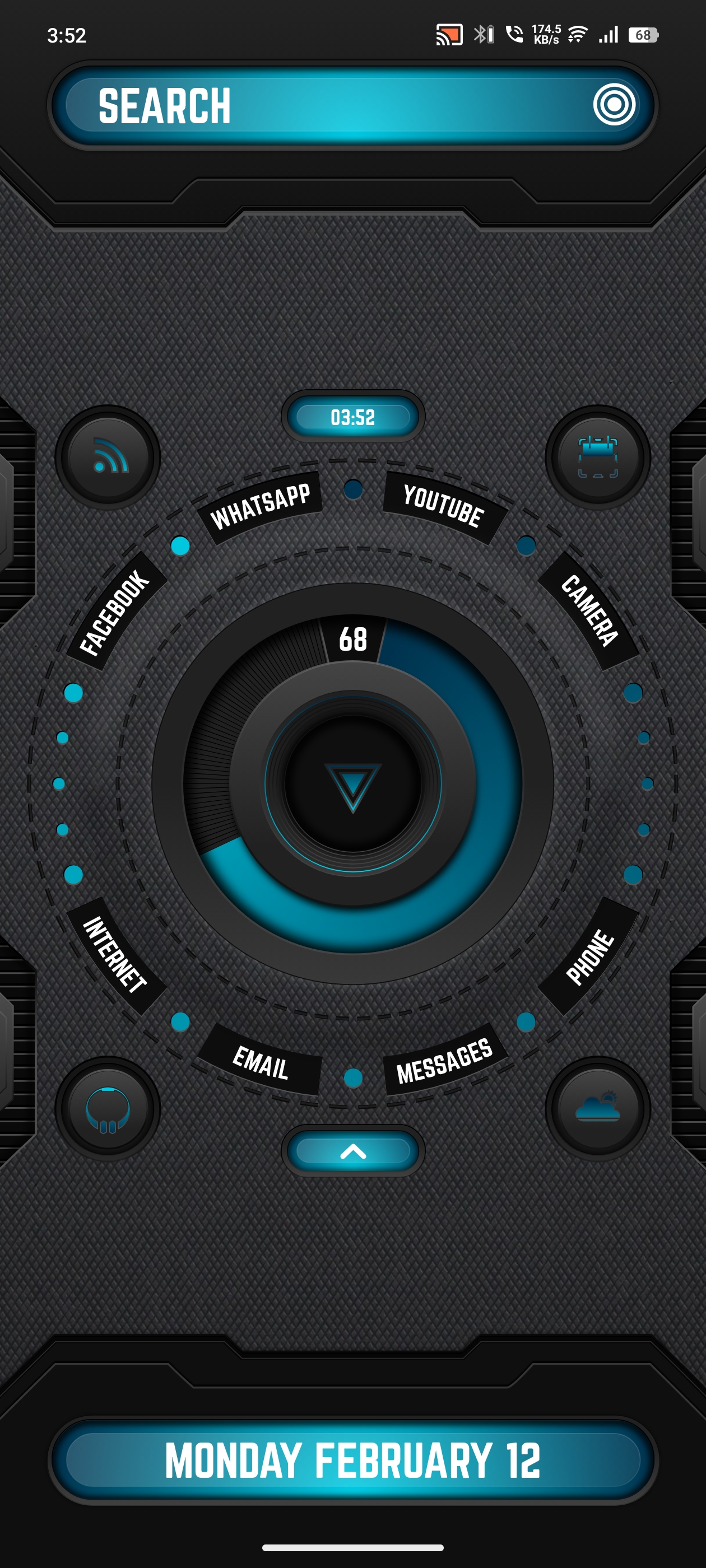Viewport: 706px width, 1568px height.
Task: Open the headphones music button
Action: click(x=109, y=1108)
